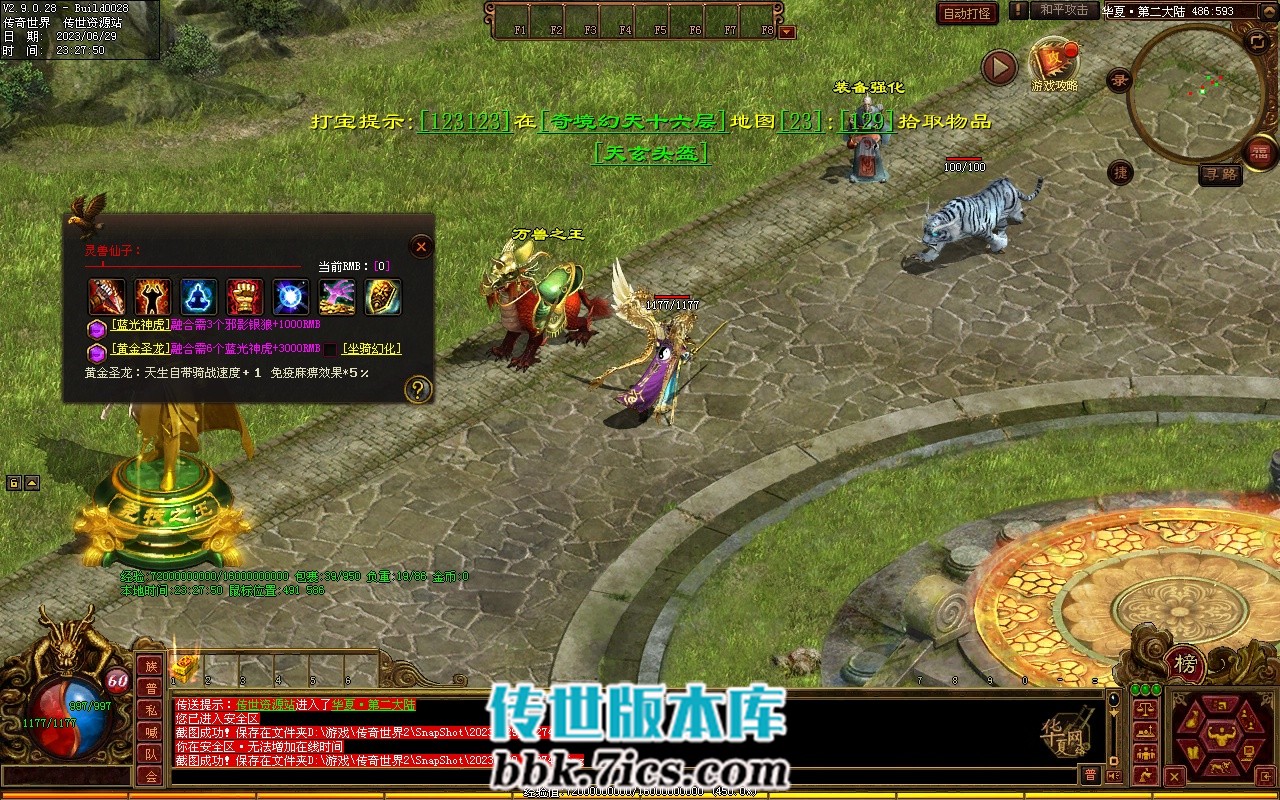
Task: Click the blue meditating figure skill icon
Action: click(x=198, y=297)
